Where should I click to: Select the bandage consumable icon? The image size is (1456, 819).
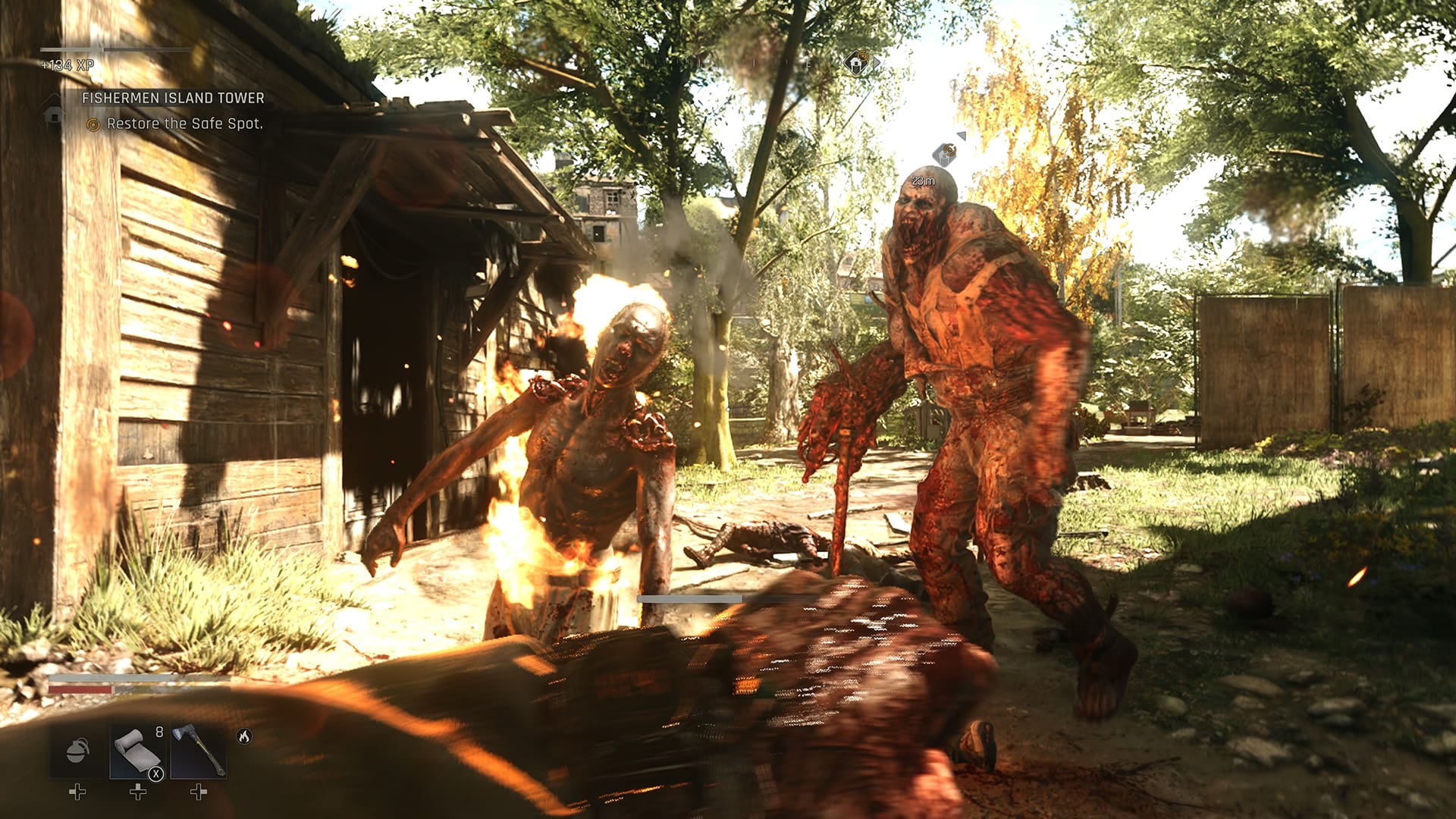click(x=137, y=752)
